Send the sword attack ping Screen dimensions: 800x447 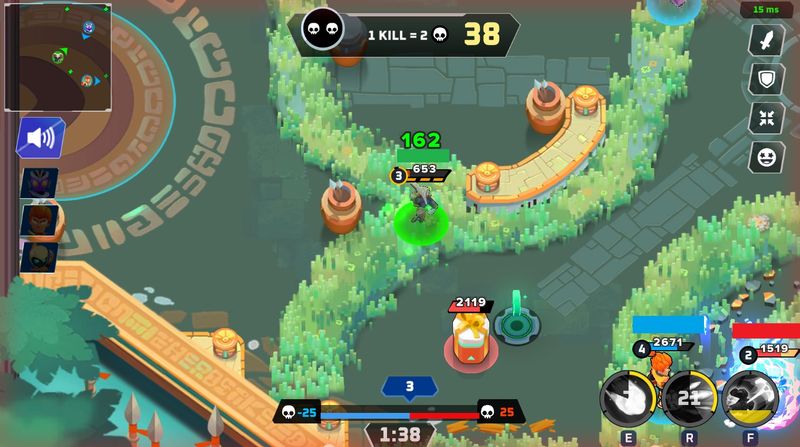click(x=765, y=41)
